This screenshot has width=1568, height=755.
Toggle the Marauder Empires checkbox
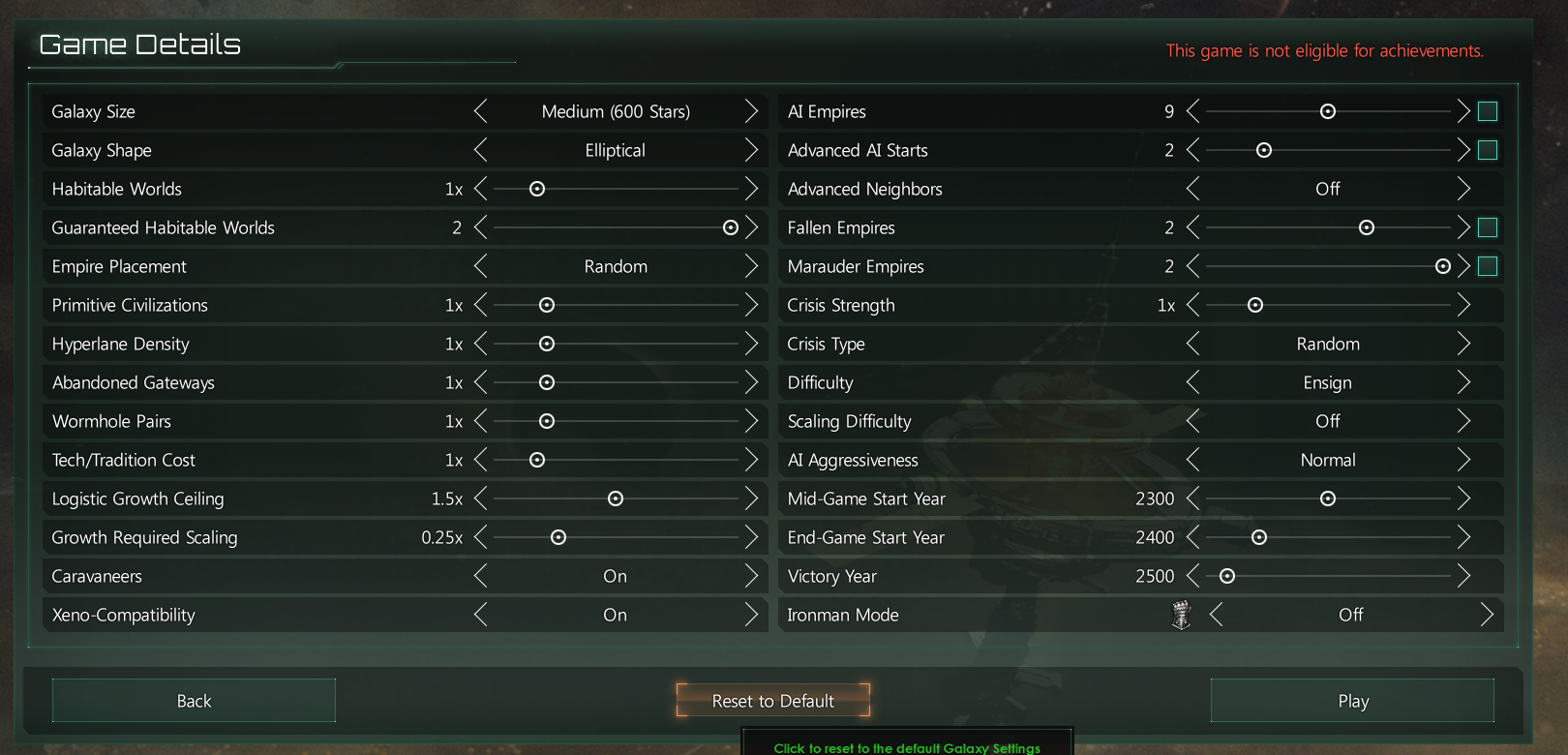[x=1488, y=266]
